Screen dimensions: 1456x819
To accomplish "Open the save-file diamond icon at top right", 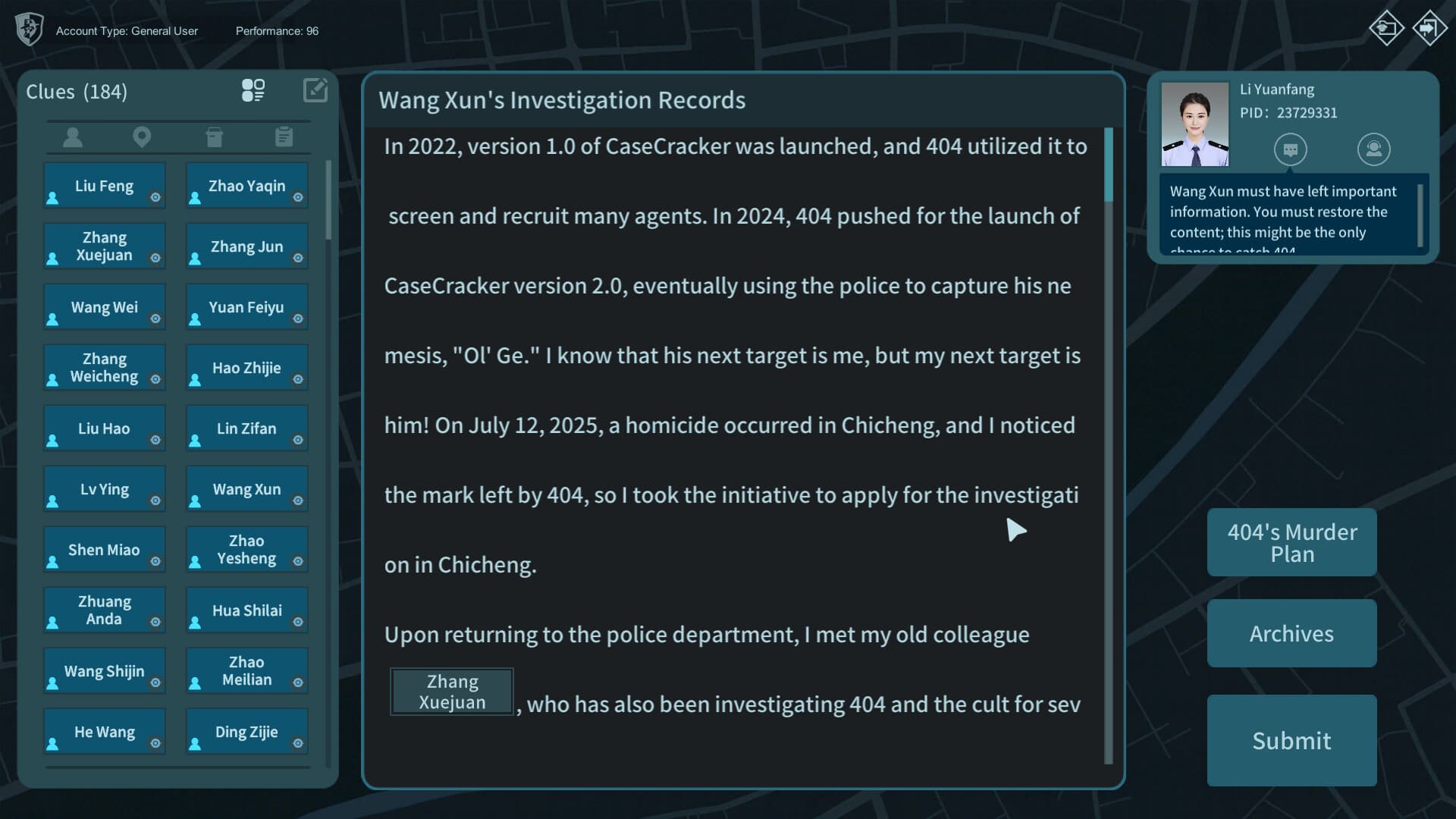I will (1386, 28).
